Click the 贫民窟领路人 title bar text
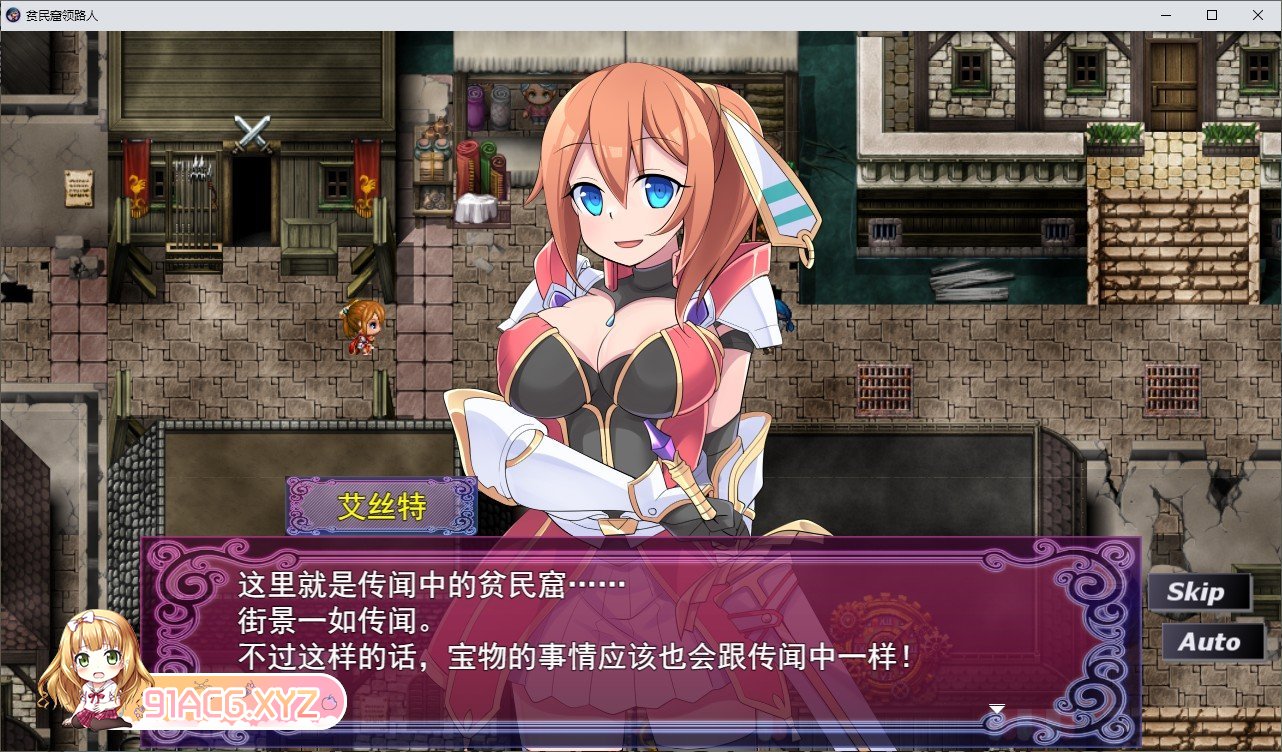Screen dimensions: 1282x752 click(63, 14)
